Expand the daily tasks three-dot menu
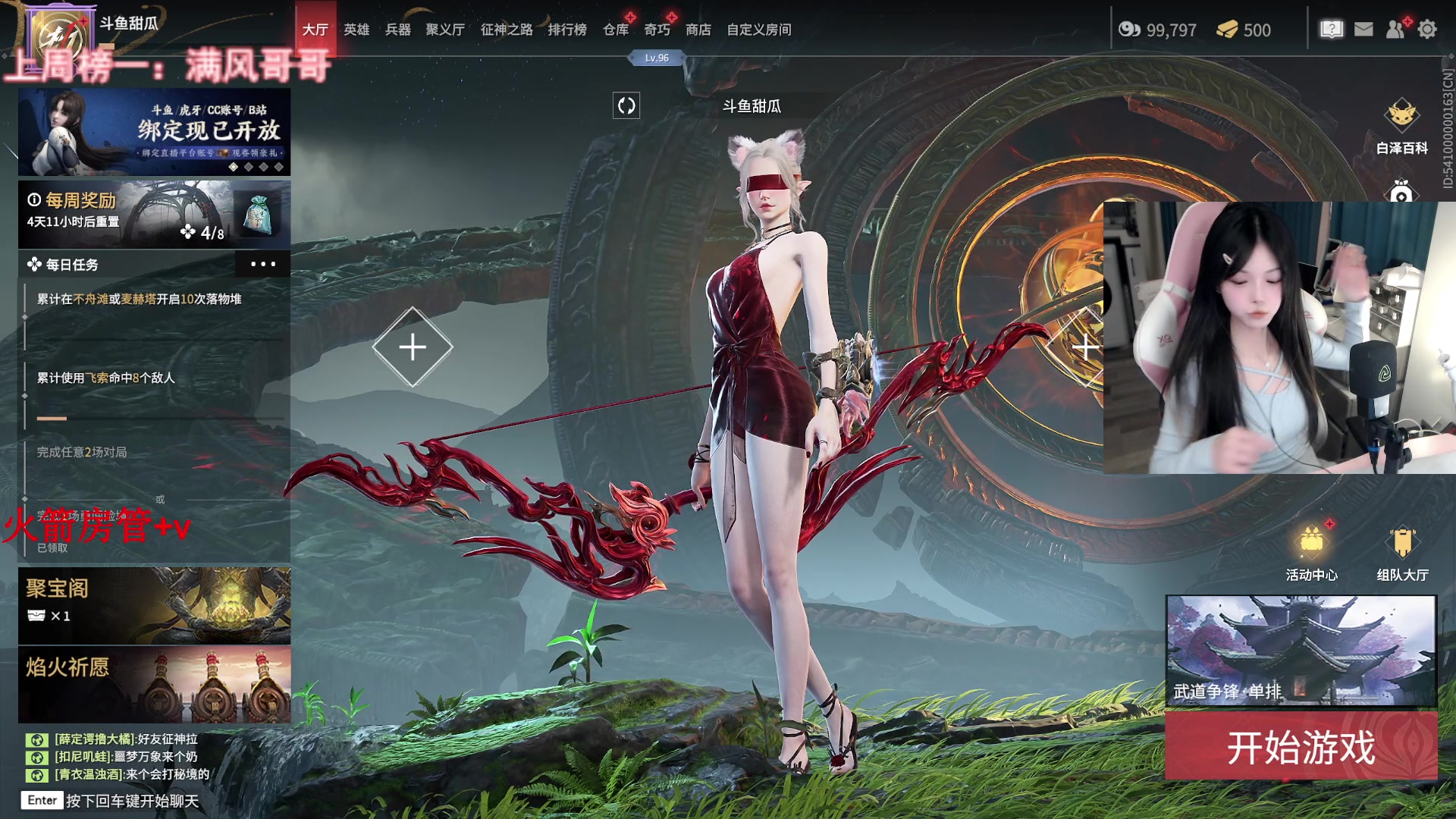Screen dimensions: 1456x819 [x=262, y=265]
